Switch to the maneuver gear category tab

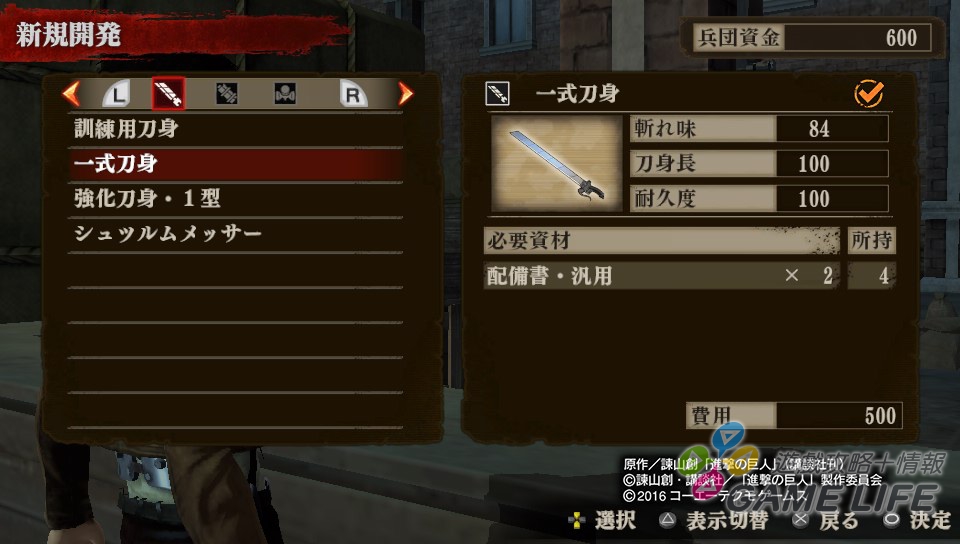[286, 94]
